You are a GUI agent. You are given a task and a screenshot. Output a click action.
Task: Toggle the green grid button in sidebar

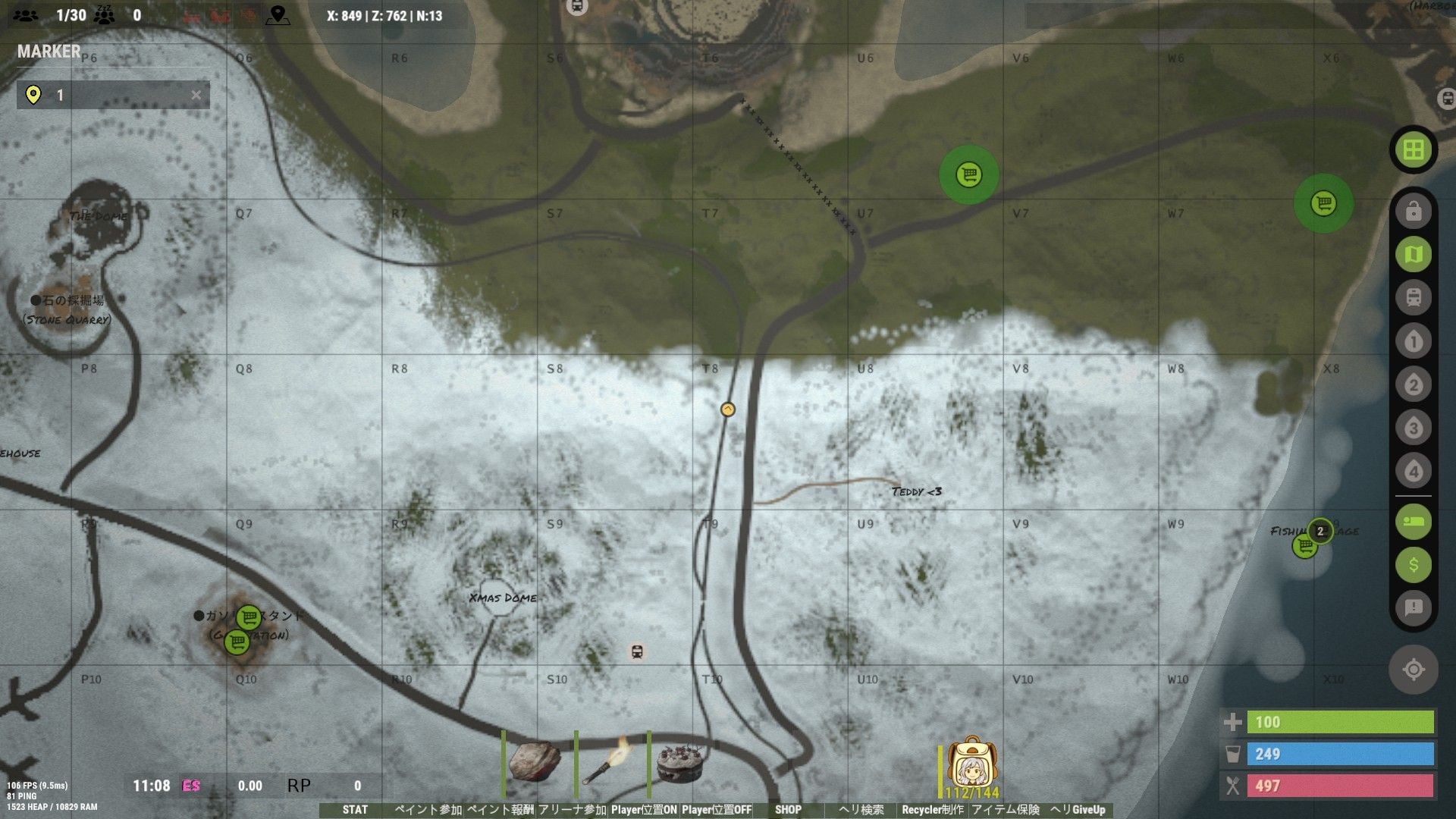(1414, 150)
